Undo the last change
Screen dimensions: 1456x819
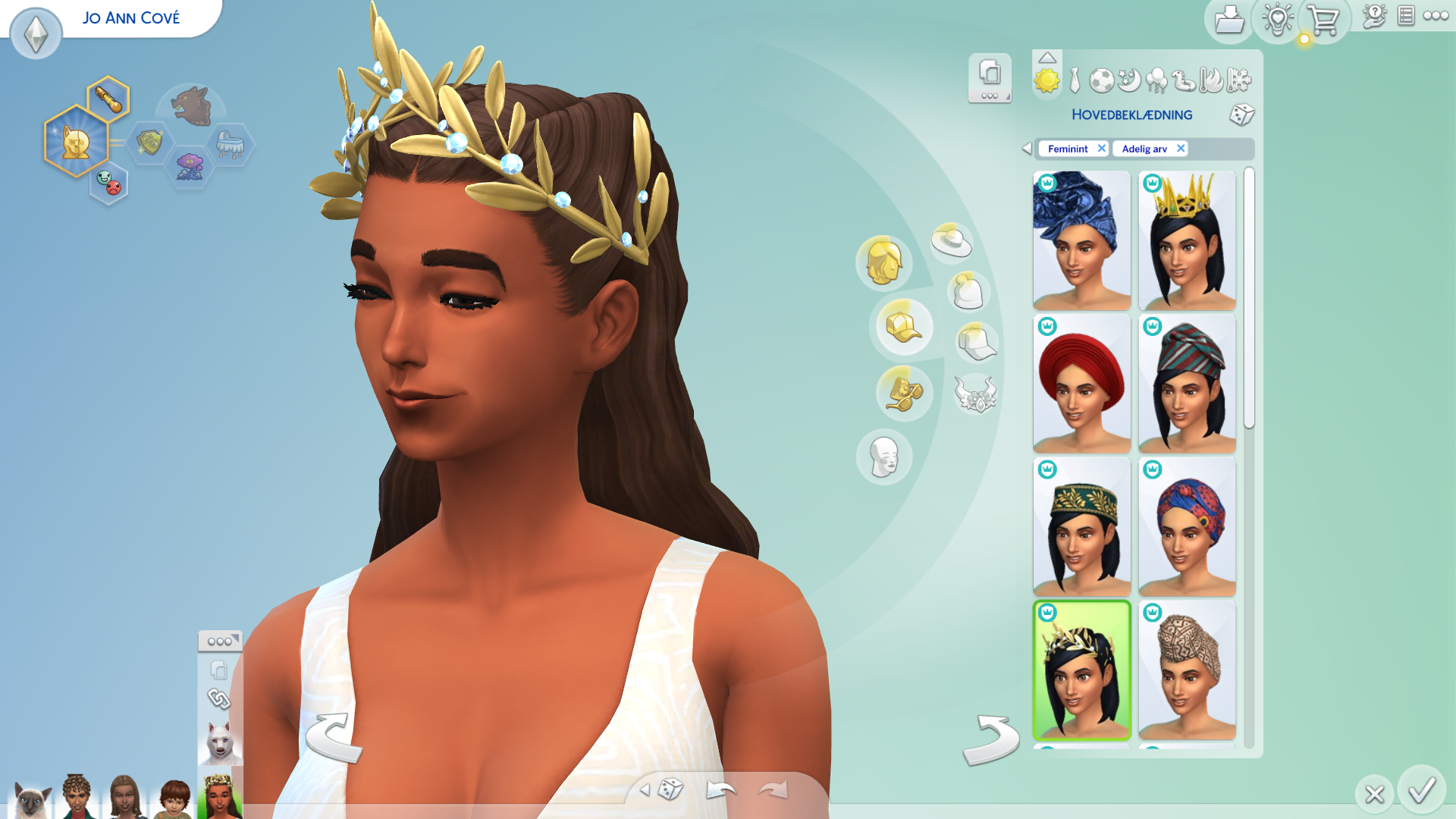(720, 791)
